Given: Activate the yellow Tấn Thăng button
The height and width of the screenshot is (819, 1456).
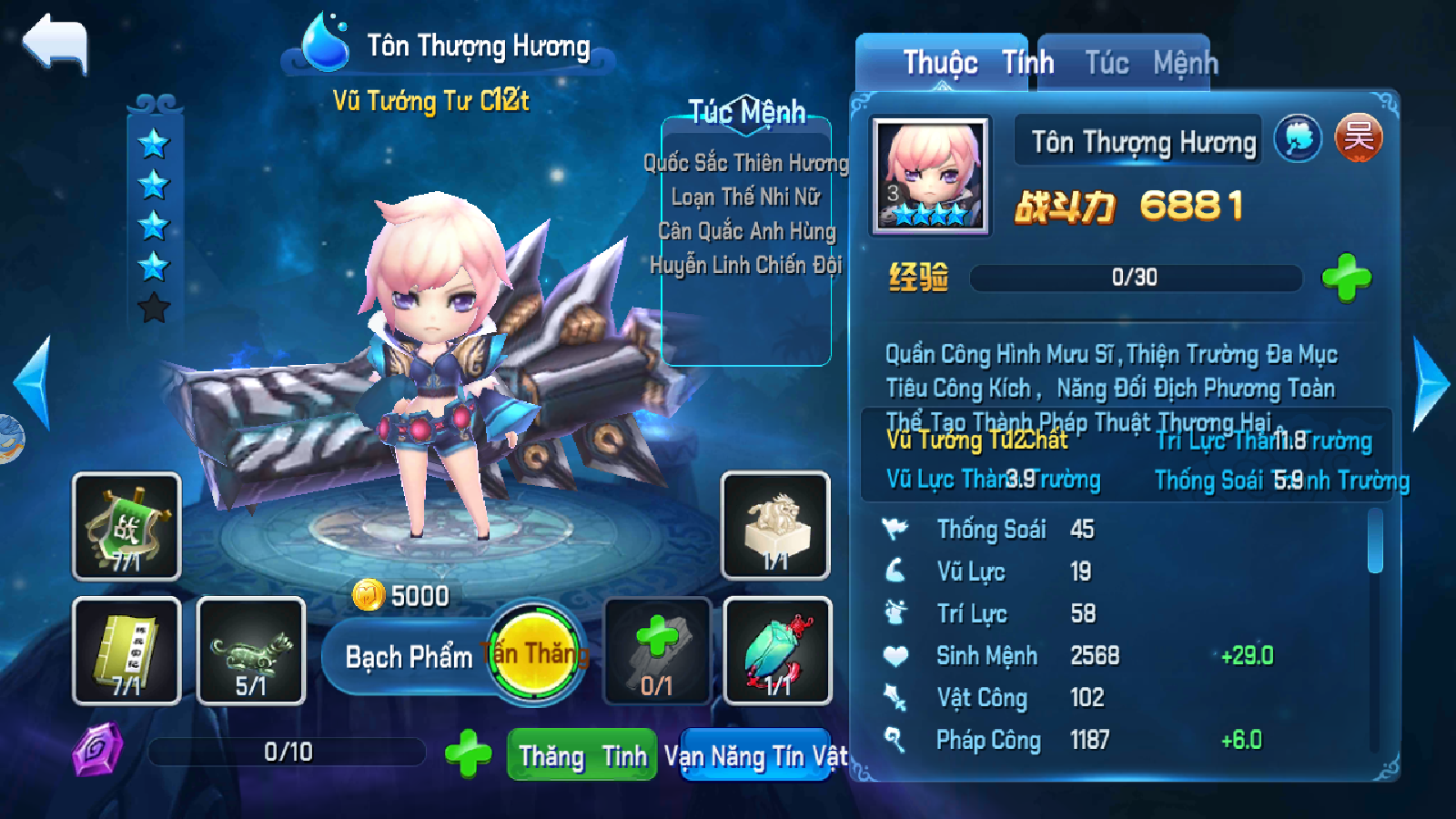Looking at the screenshot, I should coord(535,653).
